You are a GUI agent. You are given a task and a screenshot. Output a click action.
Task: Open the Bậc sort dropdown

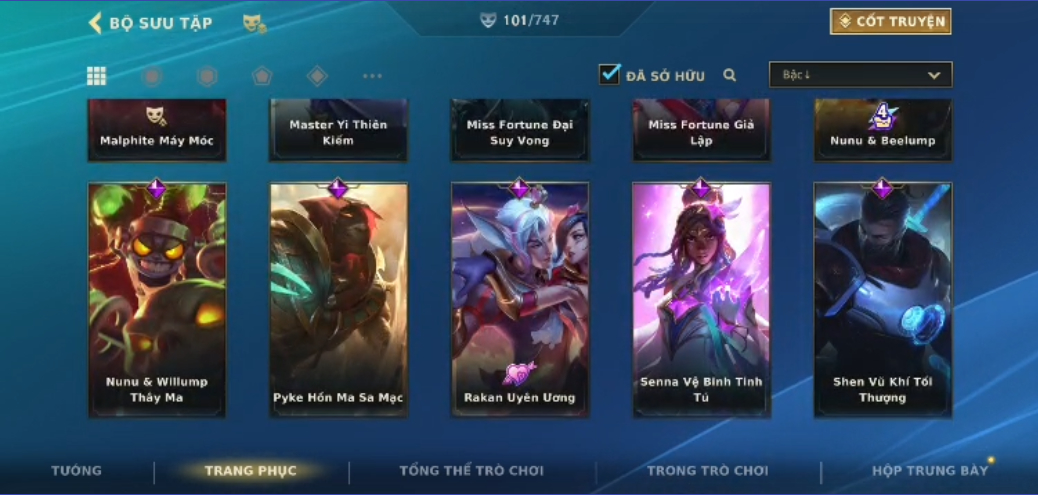click(x=860, y=75)
